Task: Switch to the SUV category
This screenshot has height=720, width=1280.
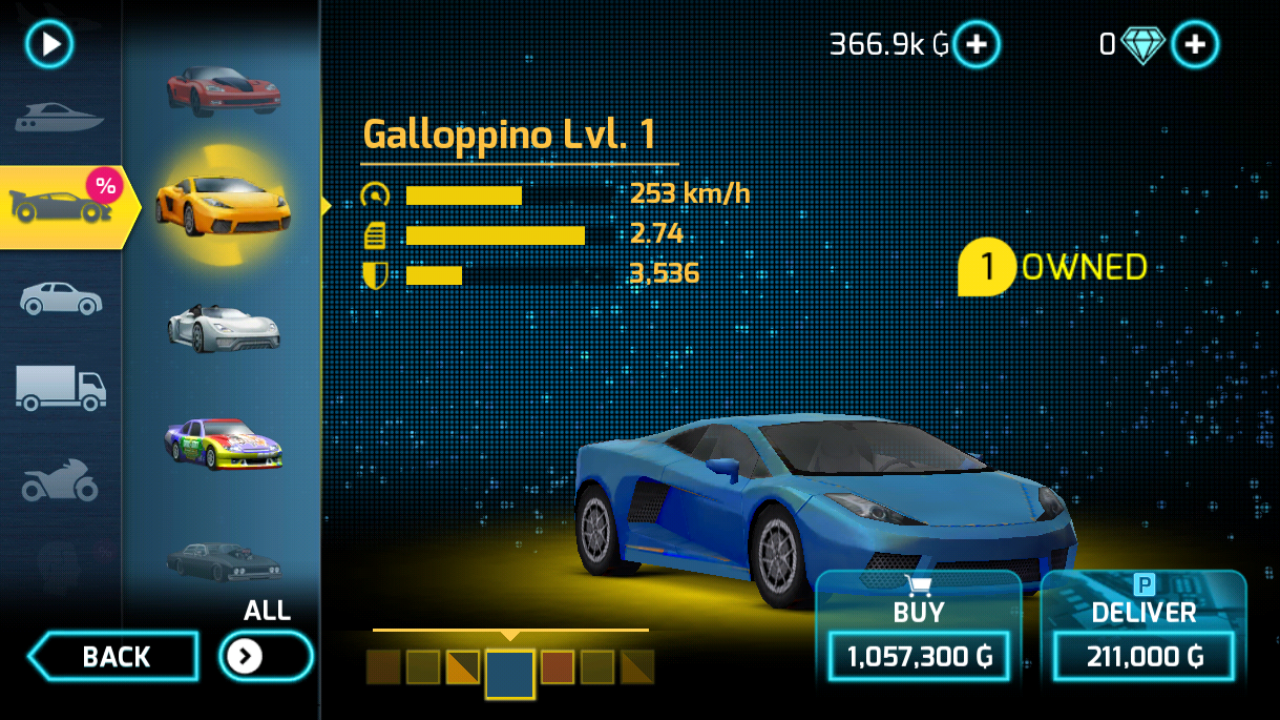Action: click(x=60, y=298)
